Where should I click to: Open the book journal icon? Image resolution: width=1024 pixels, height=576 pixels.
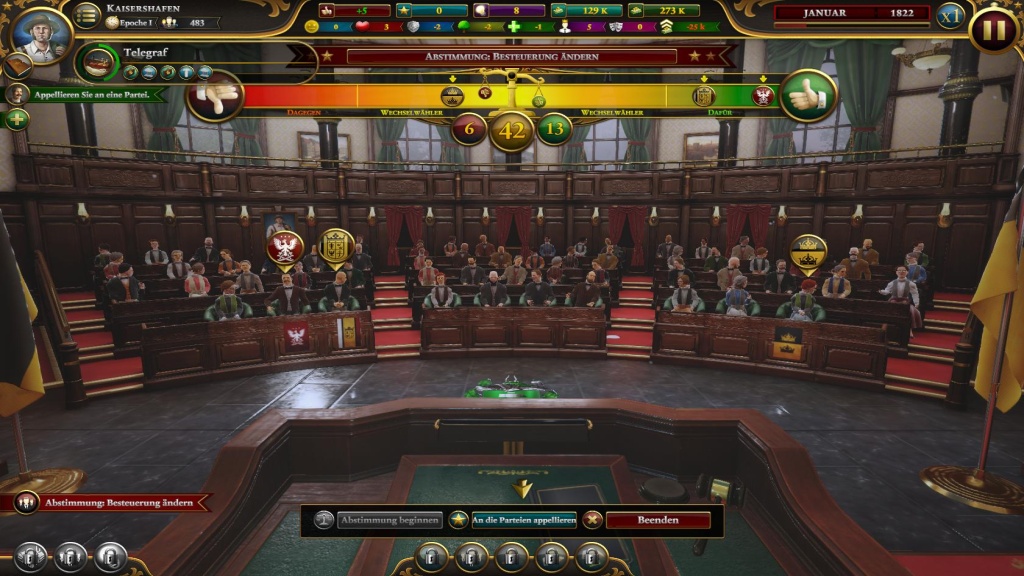coord(17,66)
